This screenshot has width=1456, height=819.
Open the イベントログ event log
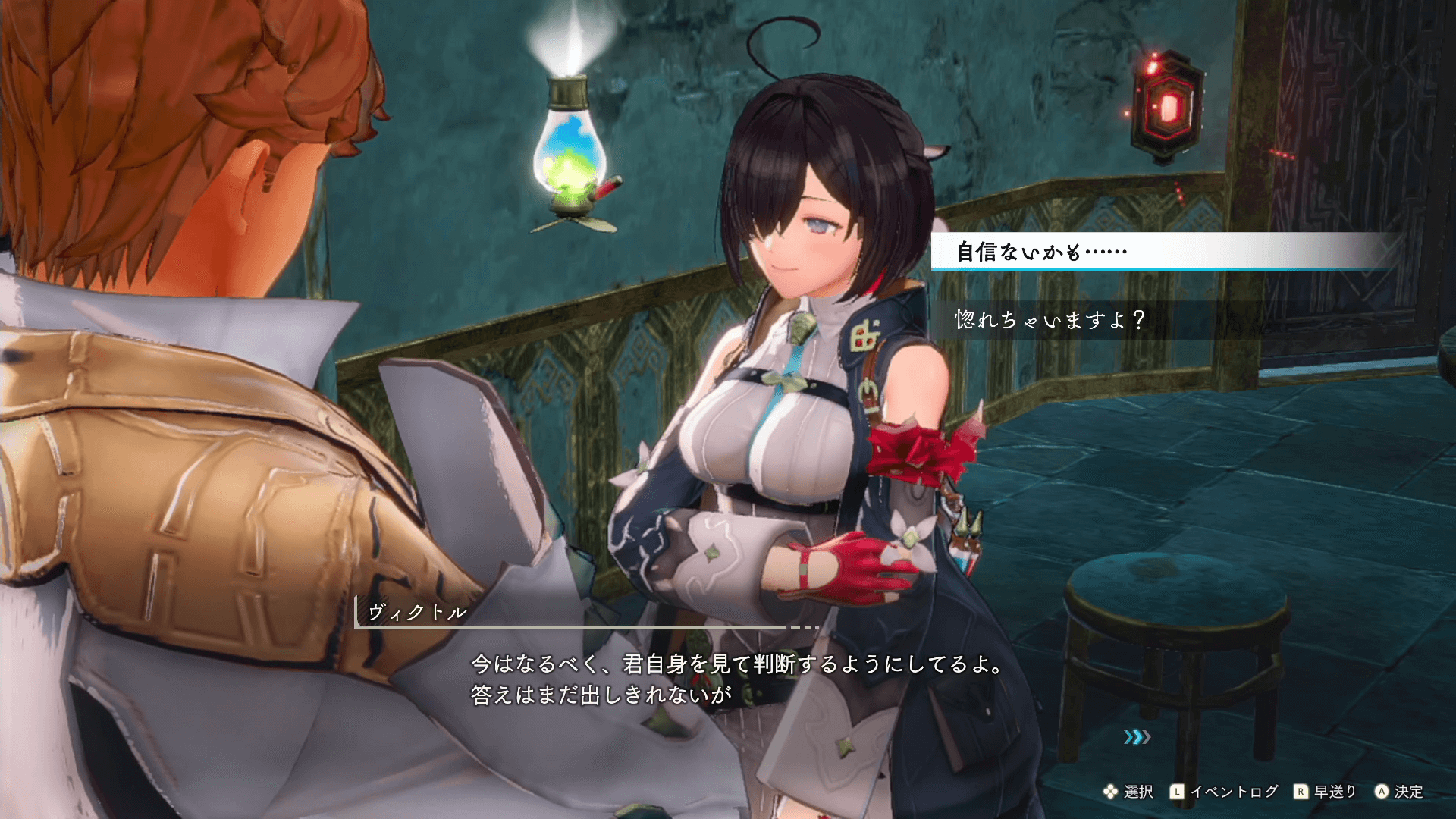[x=1224, y=792]
